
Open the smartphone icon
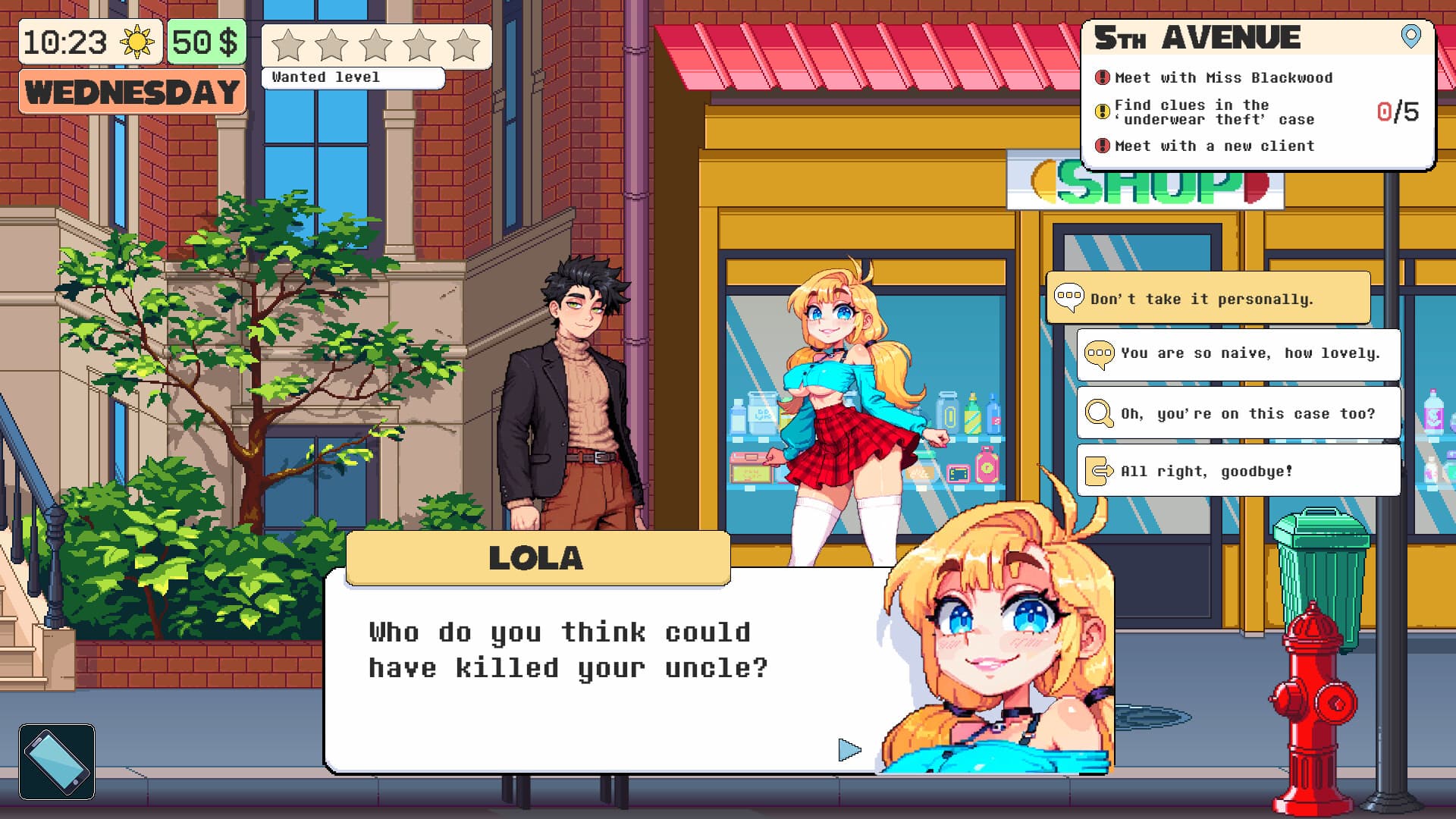(57, 761)
